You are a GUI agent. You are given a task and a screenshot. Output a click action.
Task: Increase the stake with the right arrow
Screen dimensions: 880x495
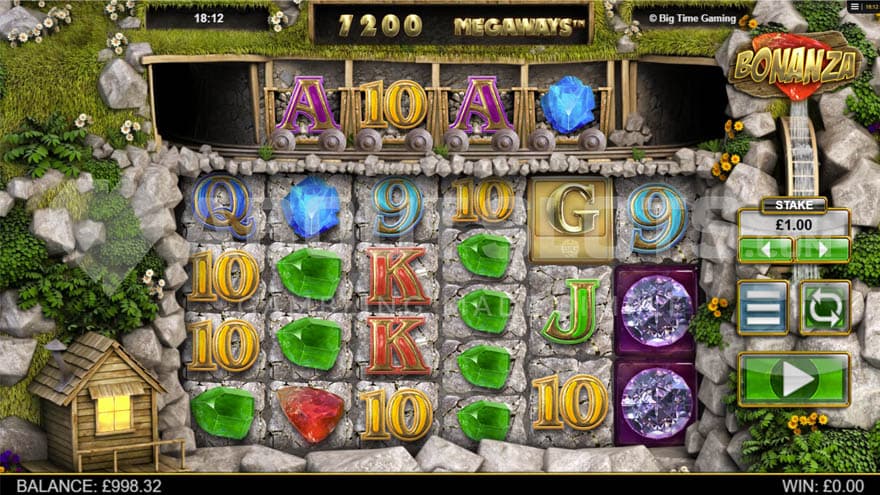(822, 249)
